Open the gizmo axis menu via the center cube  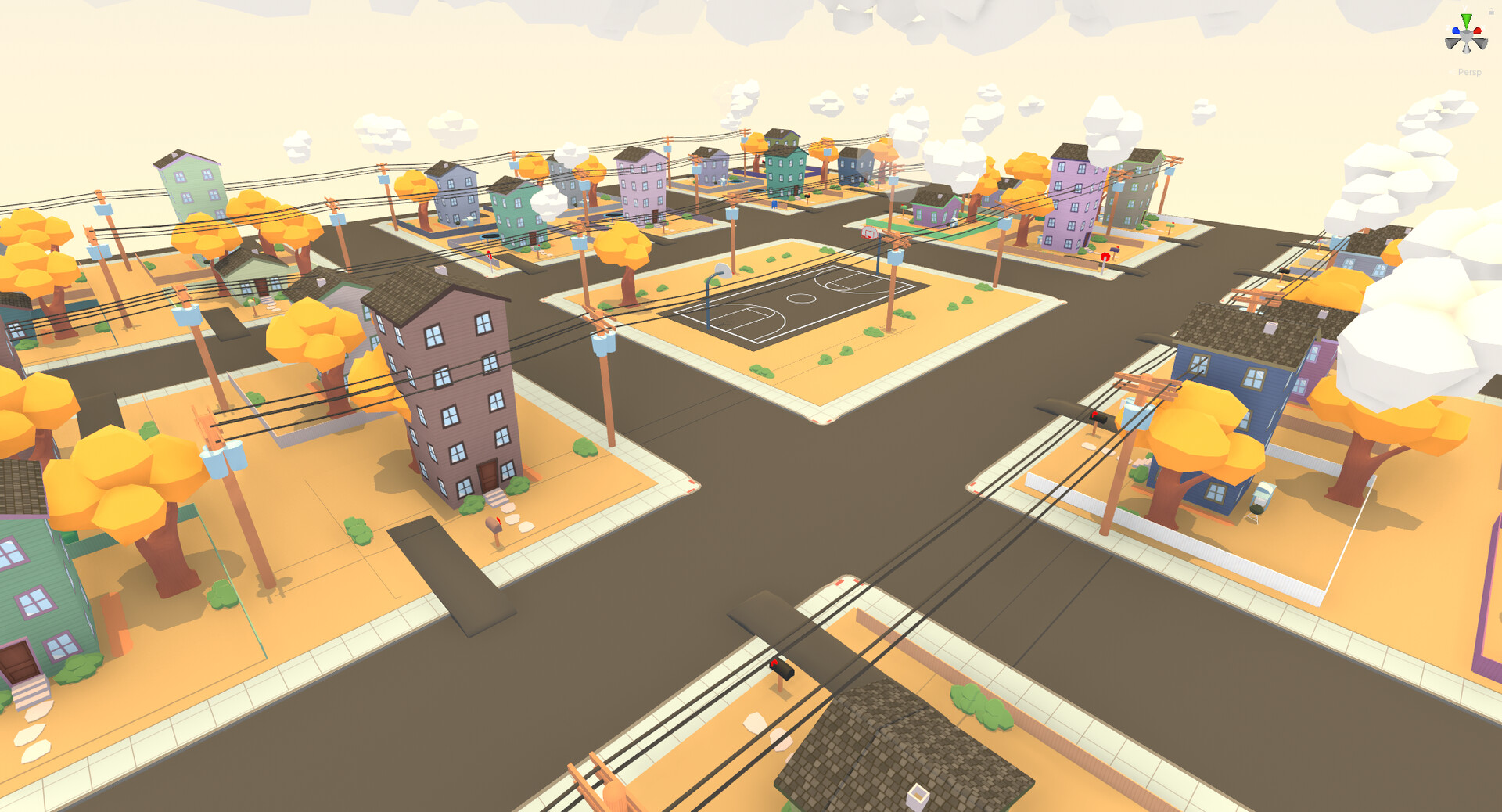pos(1466,36)
